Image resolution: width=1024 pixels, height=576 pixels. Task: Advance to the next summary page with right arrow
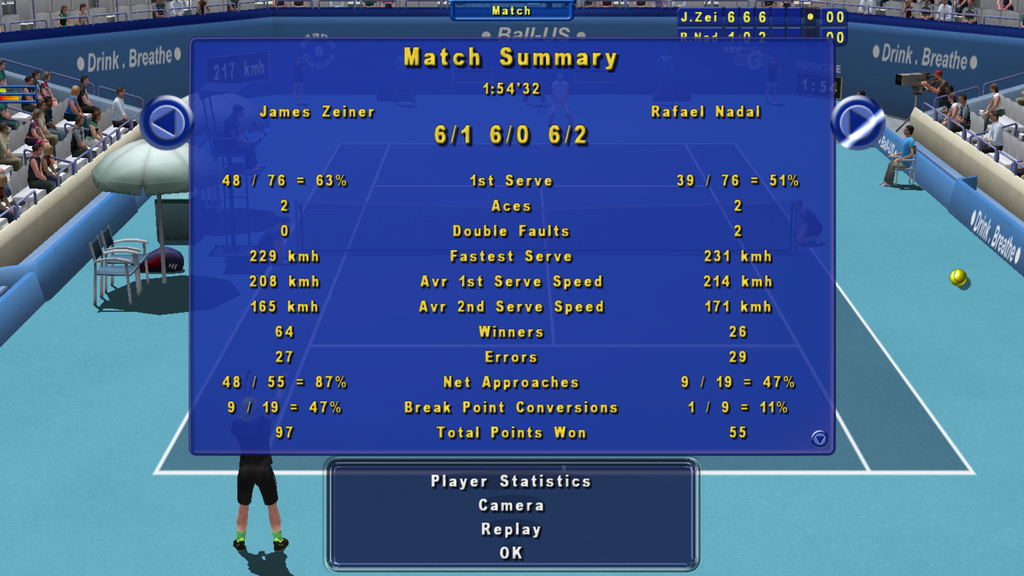pyautogui.click(x=857, y=122)
